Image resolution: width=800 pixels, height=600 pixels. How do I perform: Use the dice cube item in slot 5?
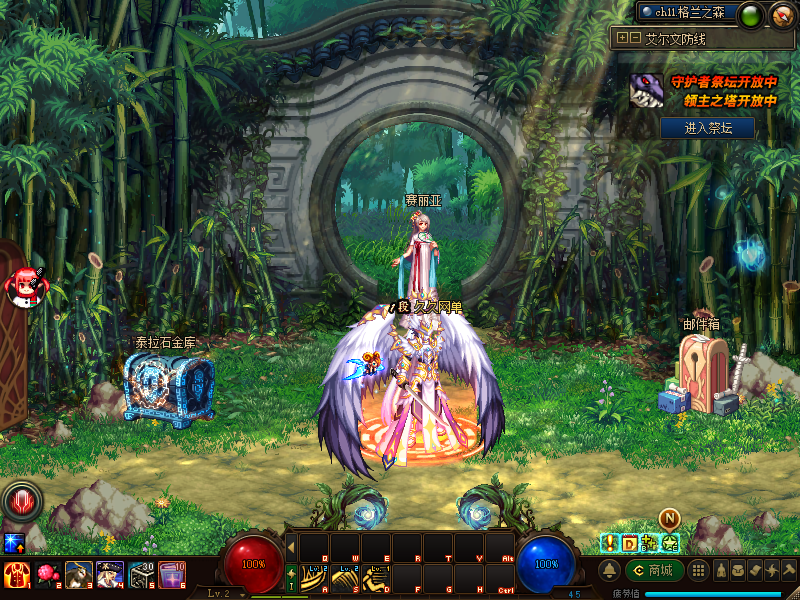(141, 574)
